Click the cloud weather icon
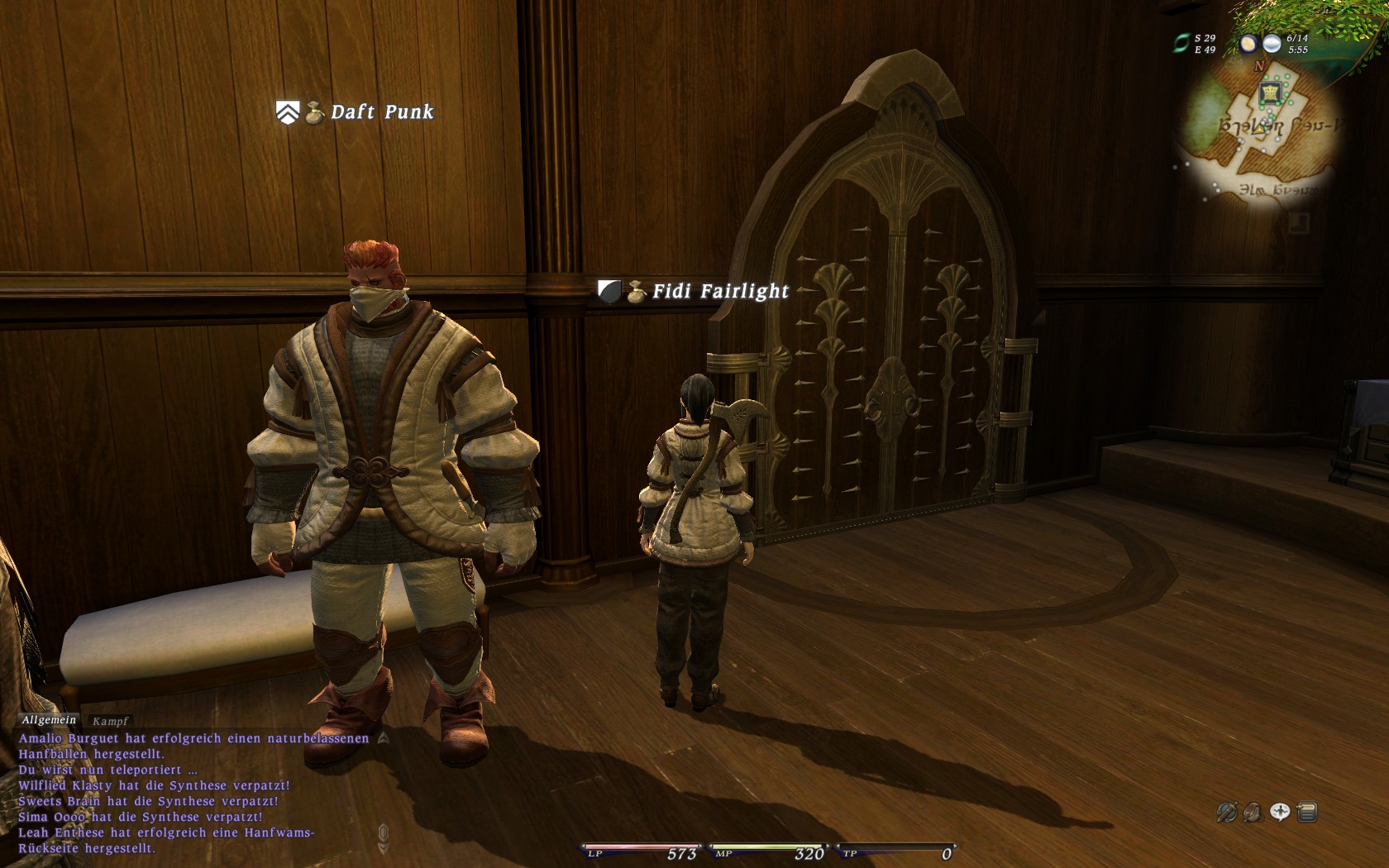1389x868 pixels. pos(1272,44)
